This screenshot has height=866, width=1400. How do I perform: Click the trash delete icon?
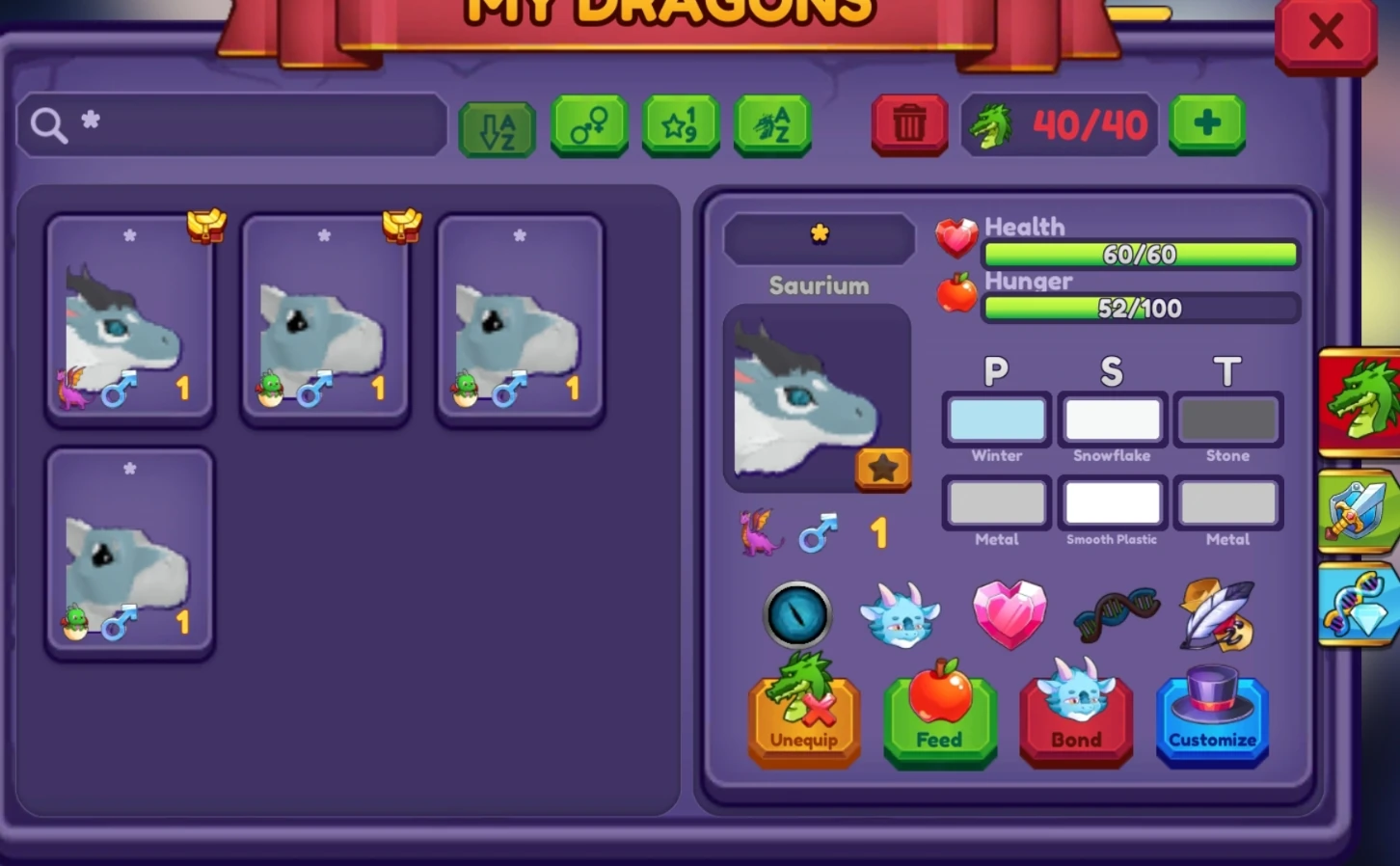[x=907, y=124]
